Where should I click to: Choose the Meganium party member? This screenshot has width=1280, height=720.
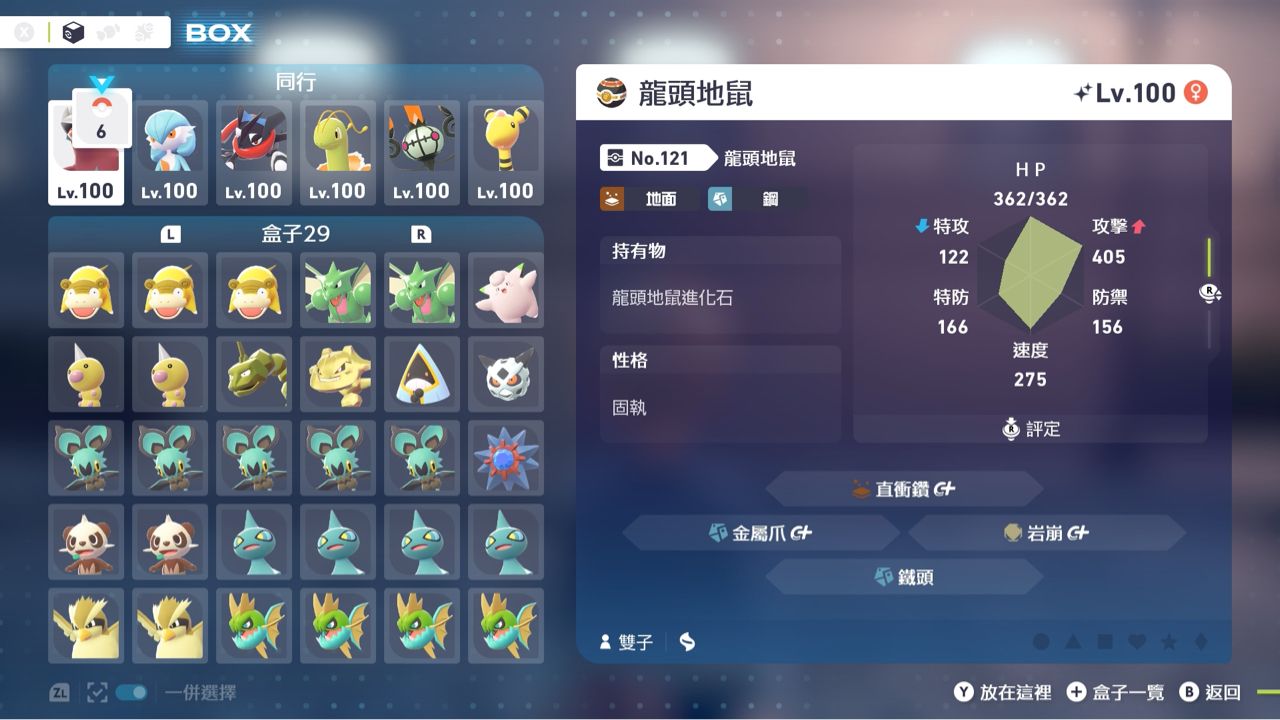coord(338,152)
